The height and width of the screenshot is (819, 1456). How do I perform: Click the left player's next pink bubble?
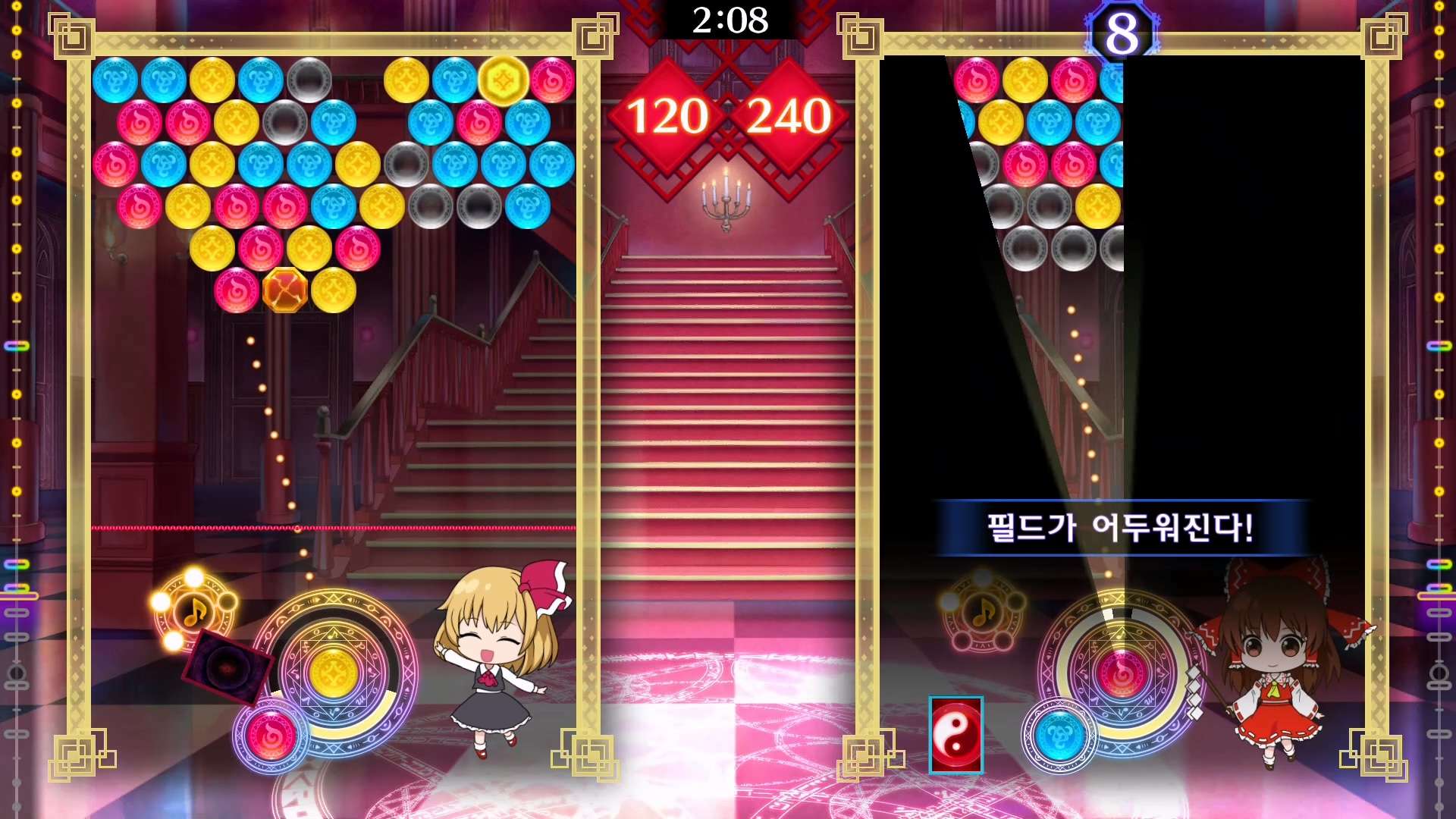[x=271, y=736]
